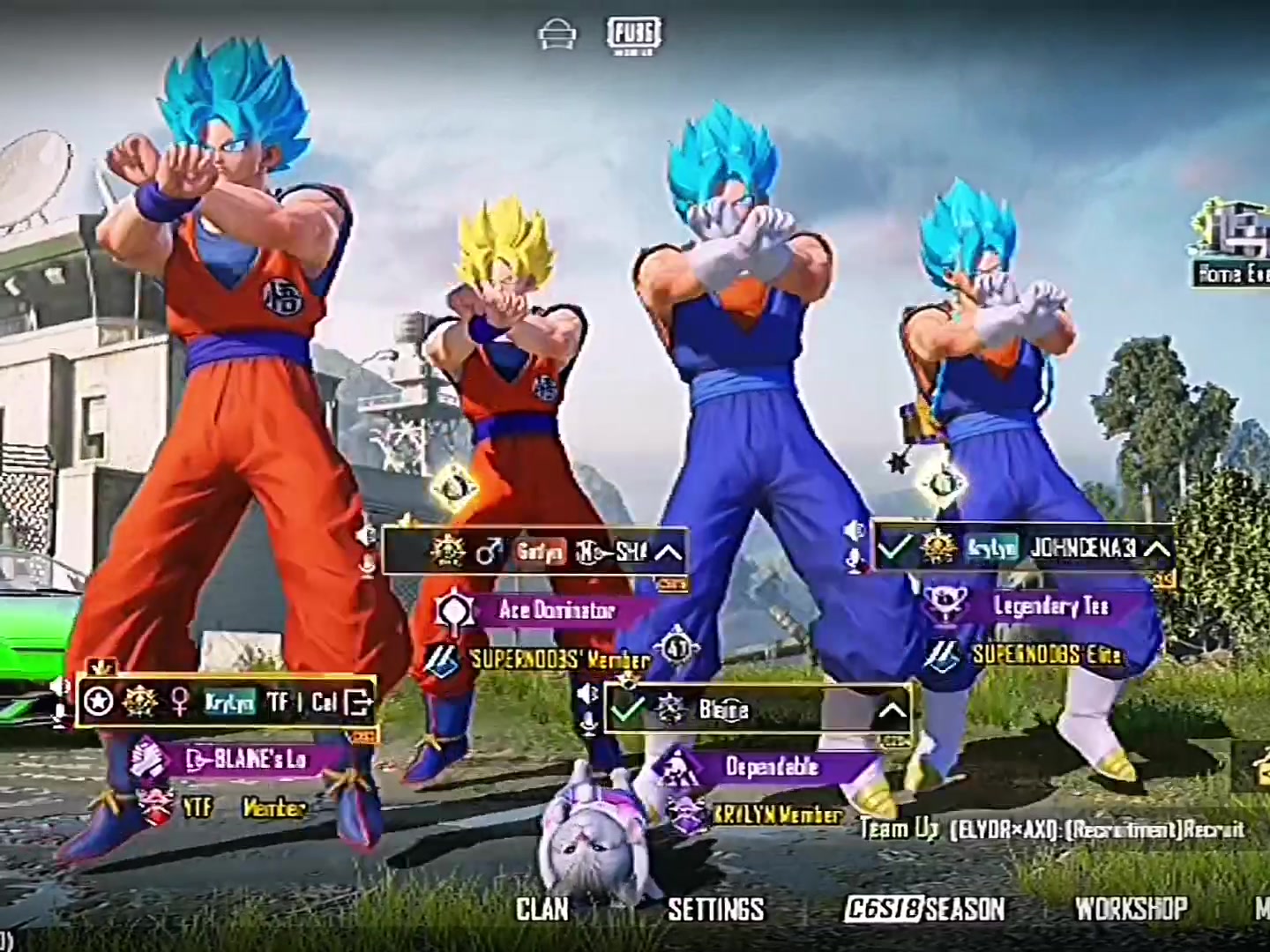Click the PUBG logo icon at top
This screenshot has width=1270, height=952.
[634, 36]
